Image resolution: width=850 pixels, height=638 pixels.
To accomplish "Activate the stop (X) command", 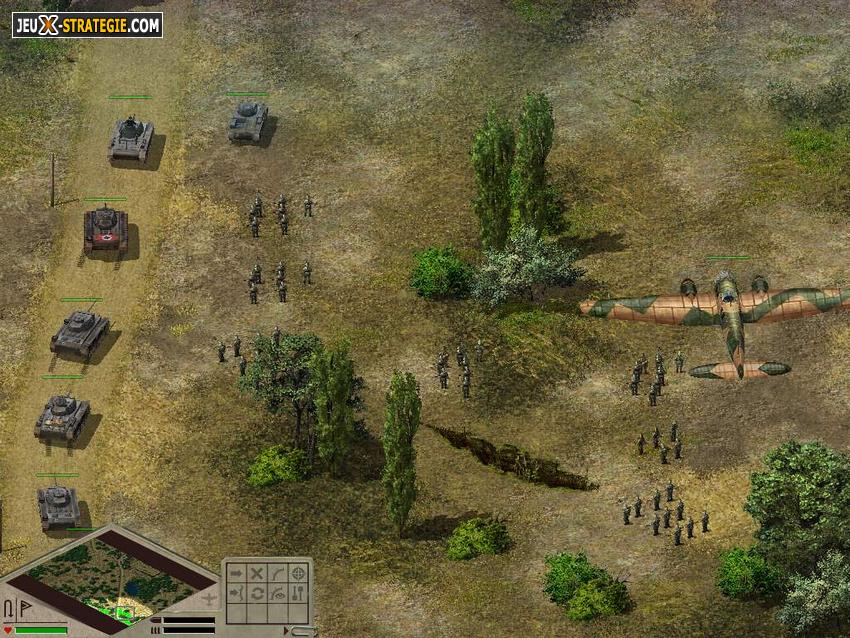I will 256,573.
